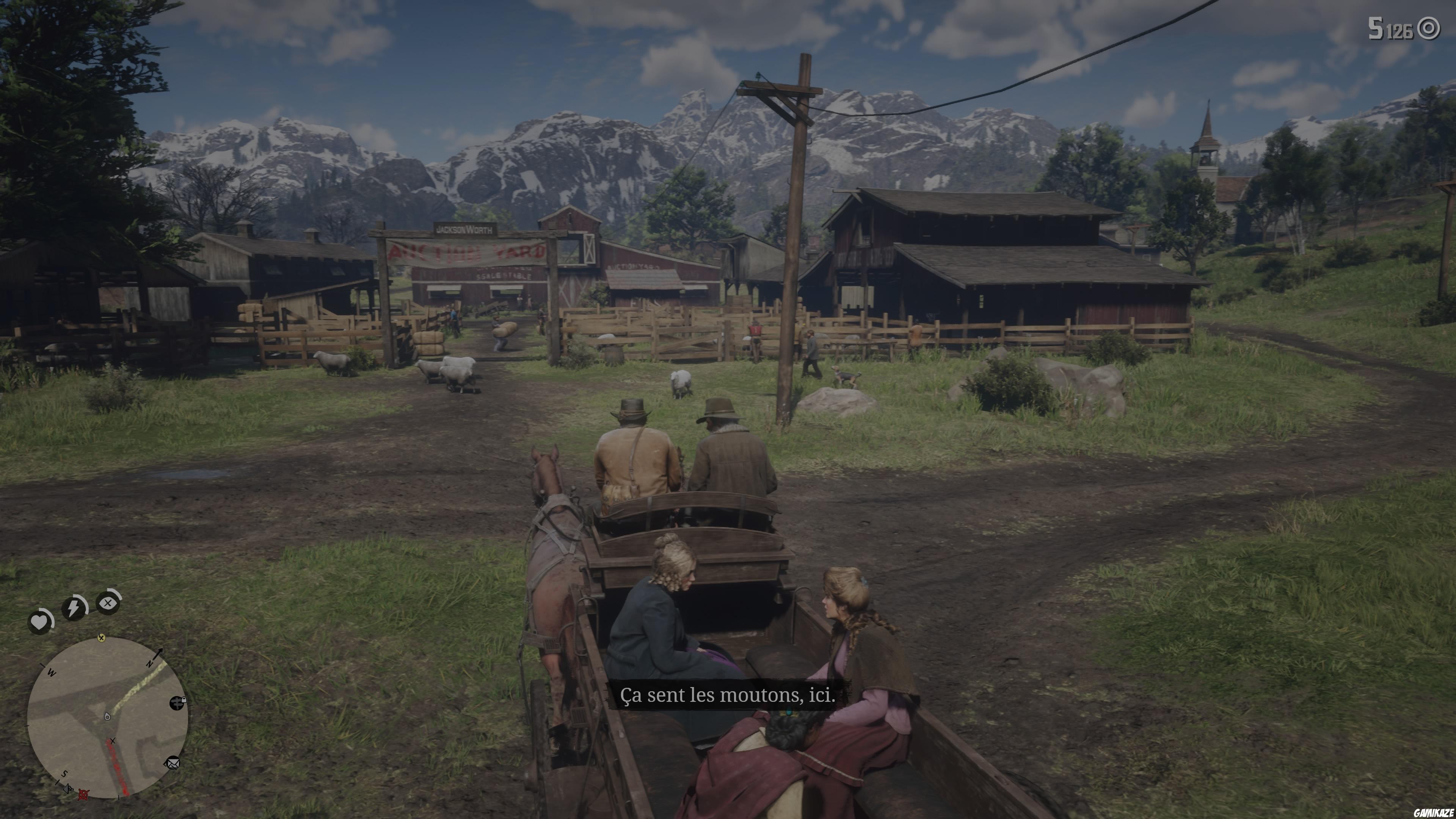Select the health core heart icon
Viewport: 1456px width, 819px height.
pyautogui.click(x=39, y=622)
